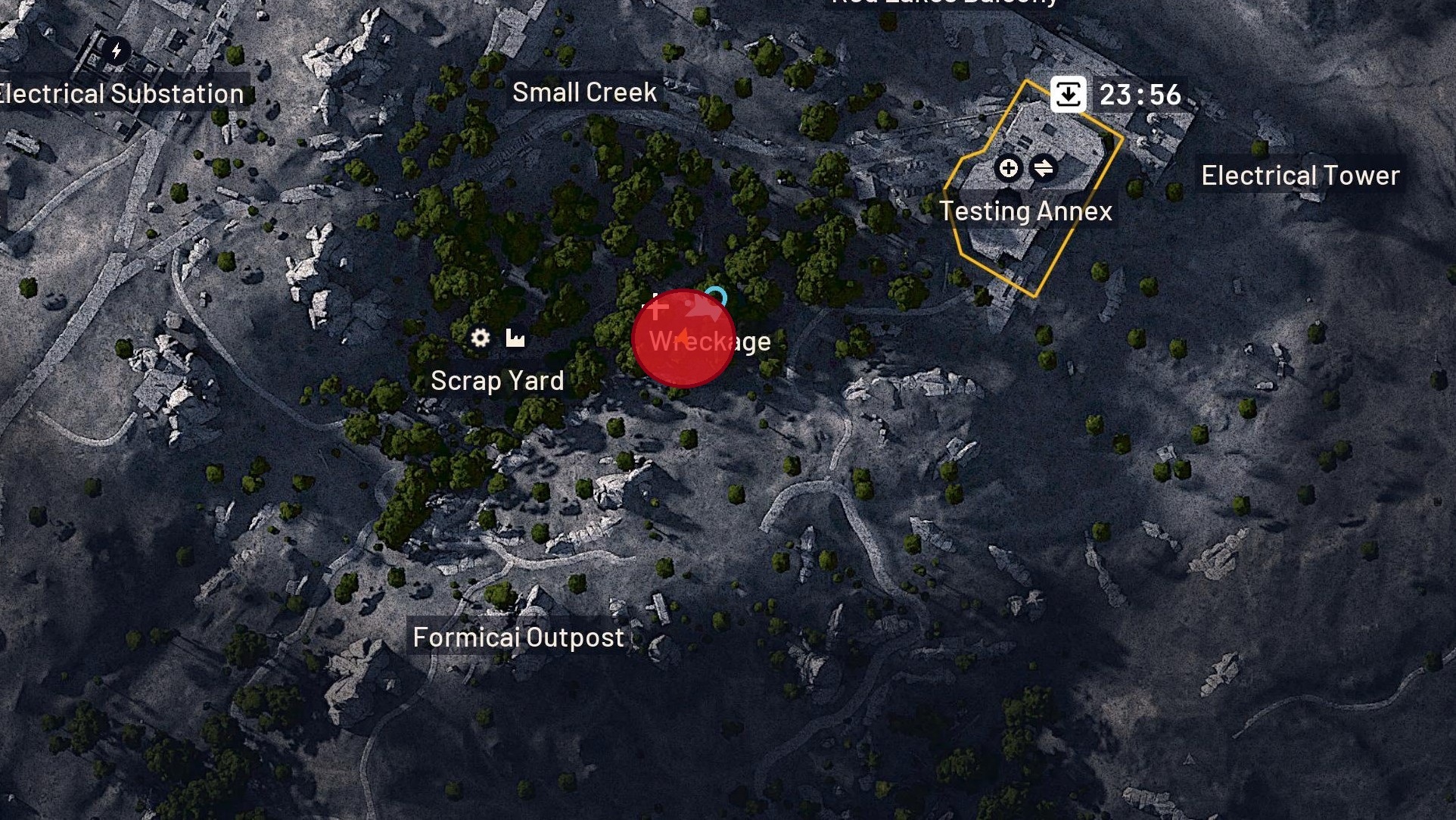This screenshot has width=1456, height=820.
Task: Click the factory icon above Scrap Yard
Action: click(515, 338)
